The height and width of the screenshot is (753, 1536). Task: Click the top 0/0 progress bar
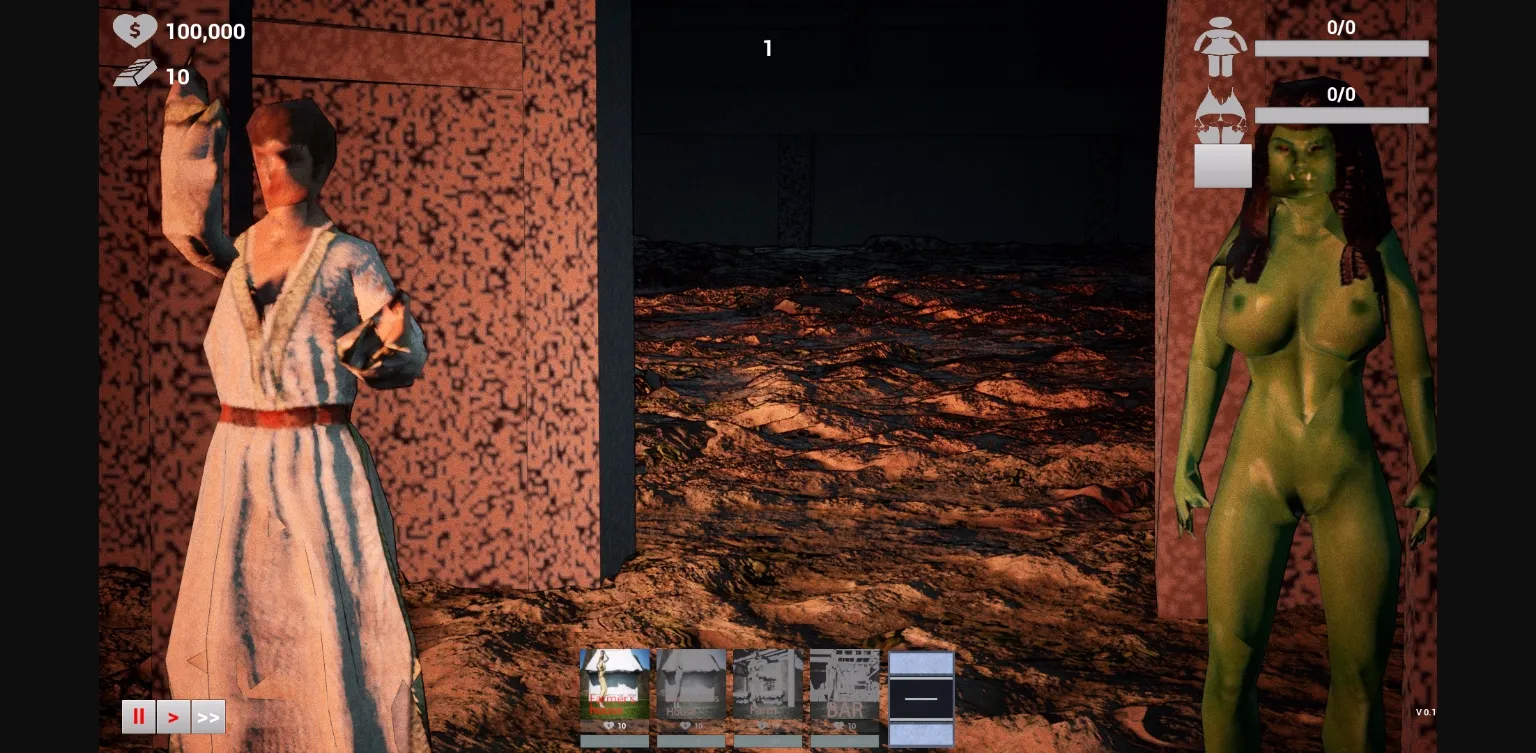pyautogui.click(x=1341, y=47)
